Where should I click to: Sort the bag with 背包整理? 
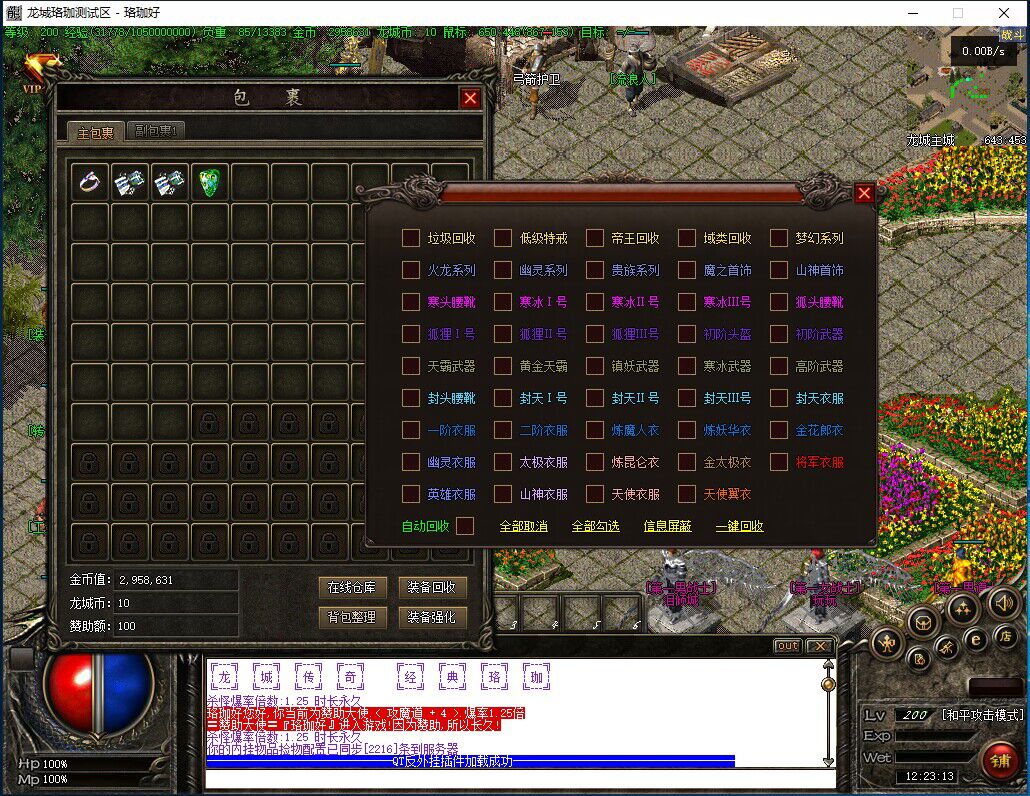pos(352,617)
